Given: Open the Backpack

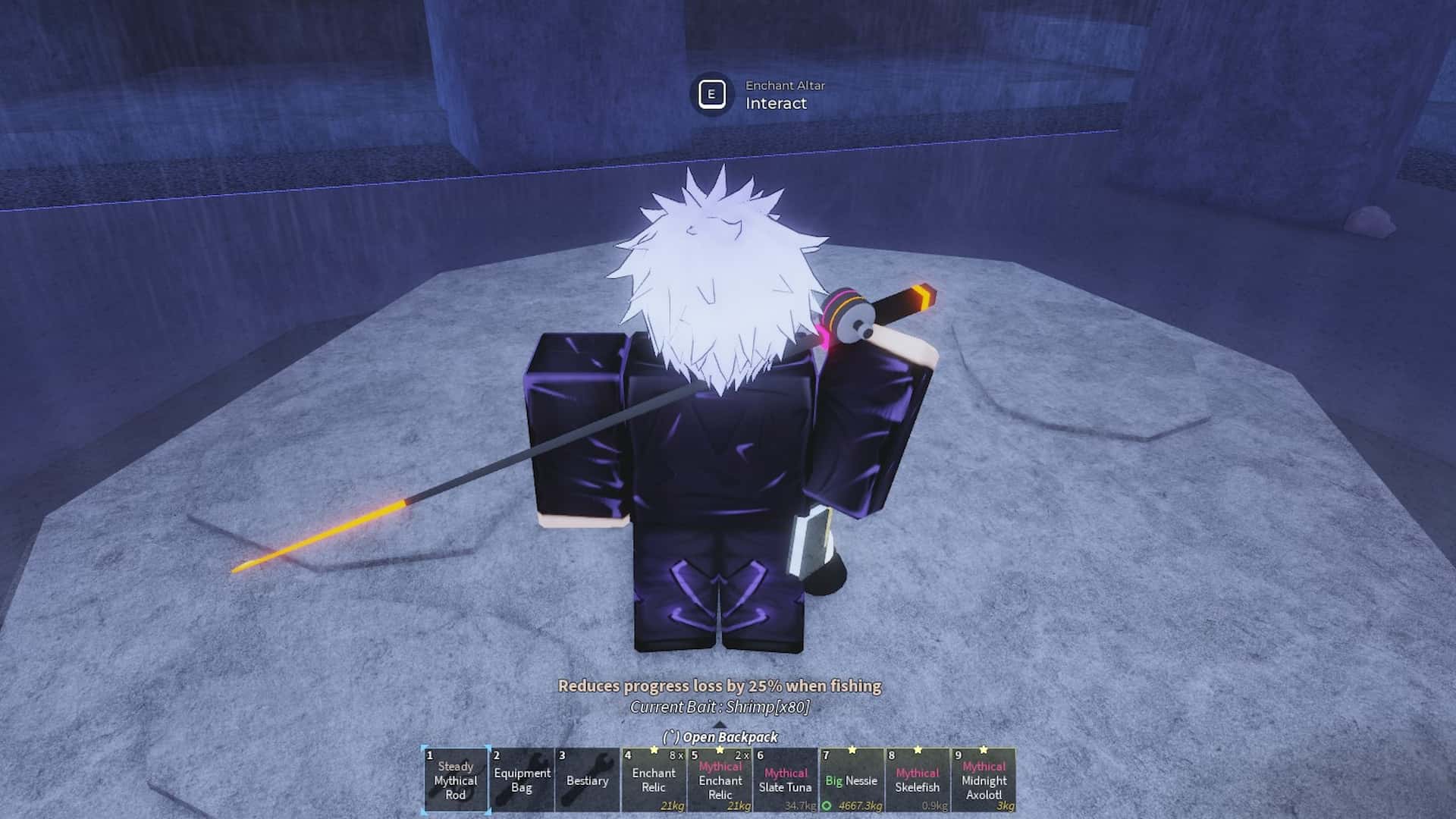Looking at the screenshot, I should tap(720, 736).
